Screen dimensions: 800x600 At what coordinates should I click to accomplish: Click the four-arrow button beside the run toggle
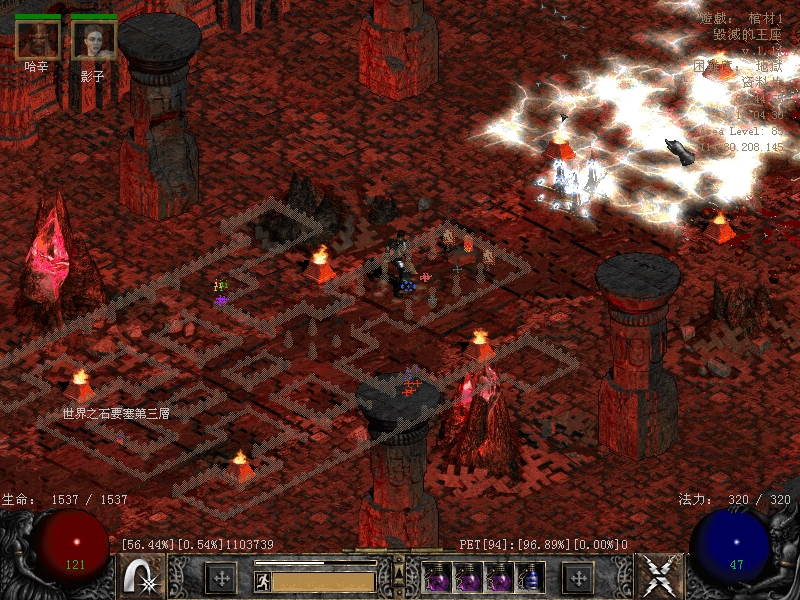point(220,578)
